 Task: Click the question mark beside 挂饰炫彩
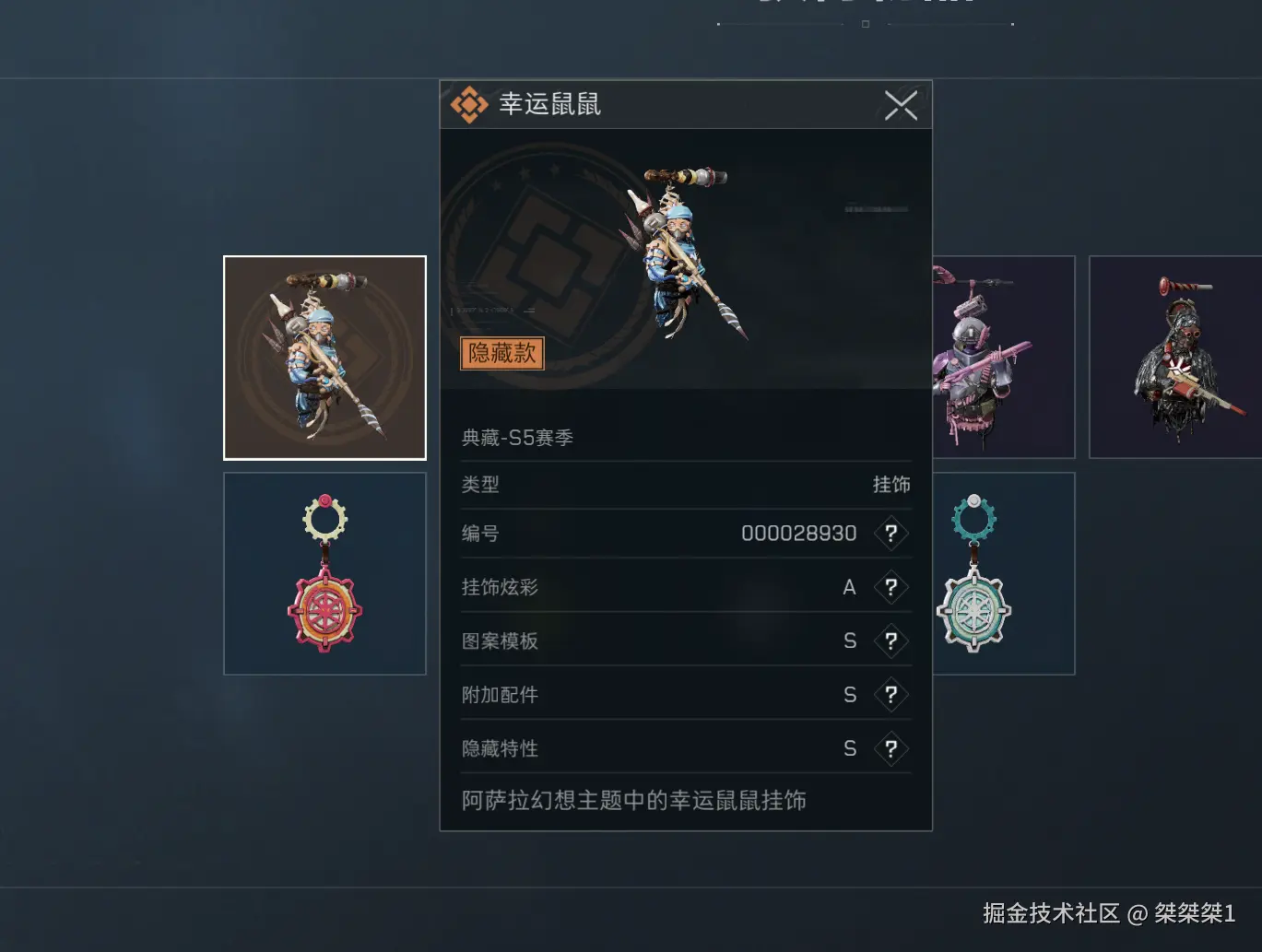pyautogui.click(x=890, y=588)
